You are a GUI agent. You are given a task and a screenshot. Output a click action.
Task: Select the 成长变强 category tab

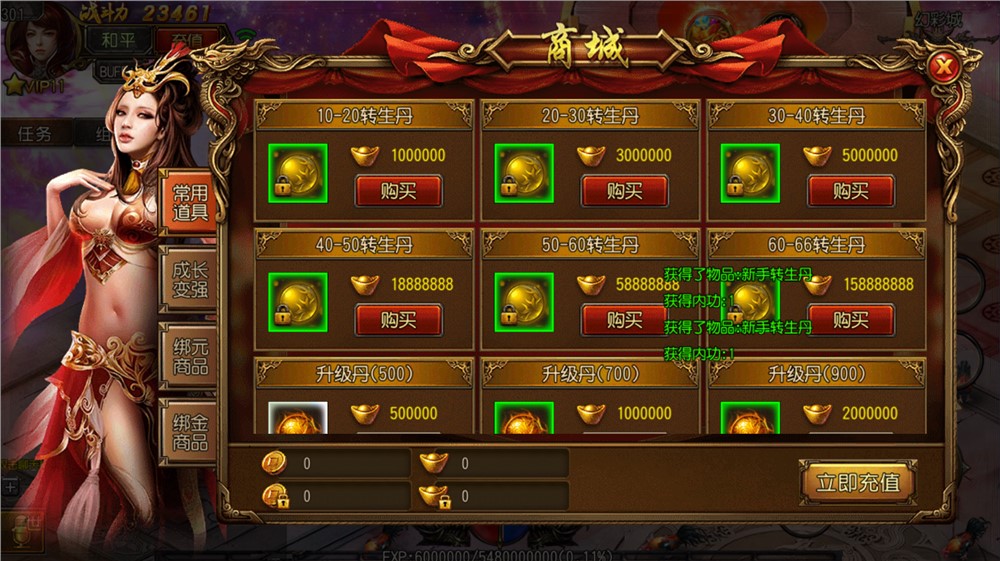point(189,280)
